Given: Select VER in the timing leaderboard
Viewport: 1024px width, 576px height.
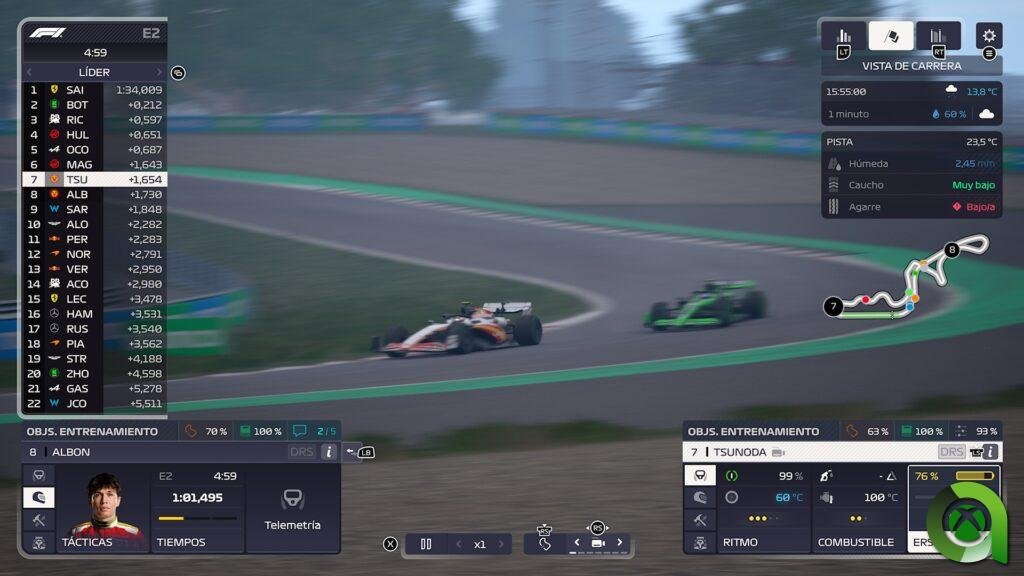Looking at the screenshot, I should click(x=94, y=269).
